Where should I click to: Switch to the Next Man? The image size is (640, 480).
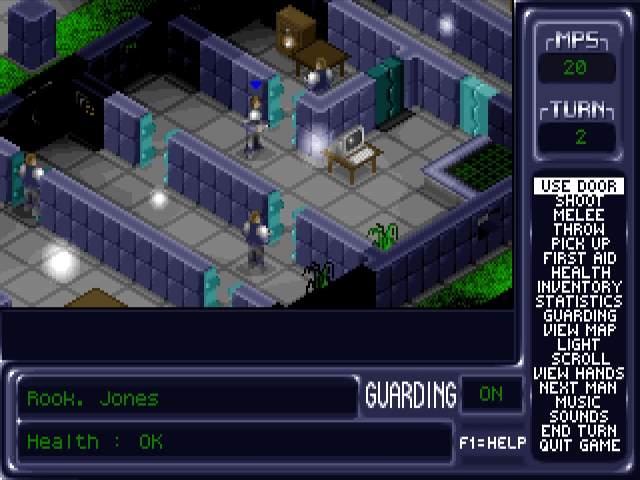click(579, 387)
